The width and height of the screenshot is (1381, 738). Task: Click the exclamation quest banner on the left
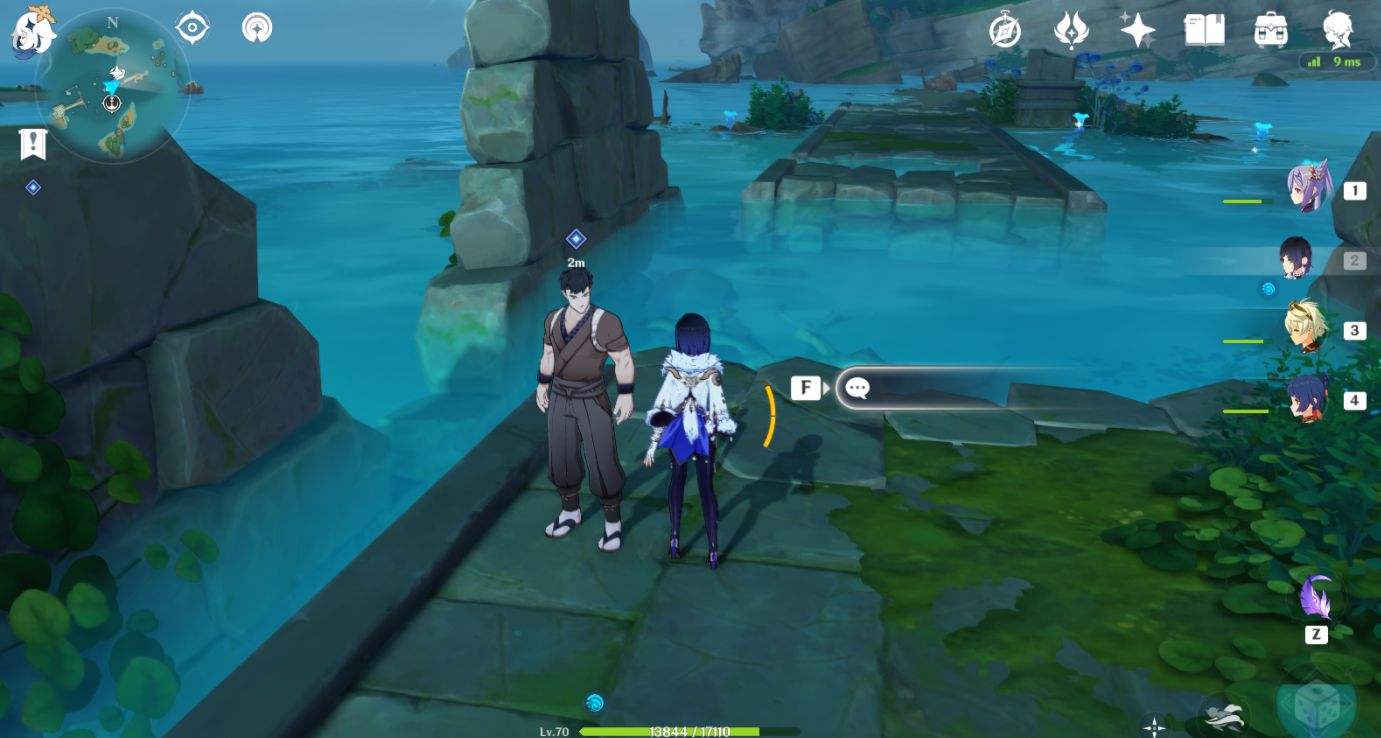coord(33,146)
